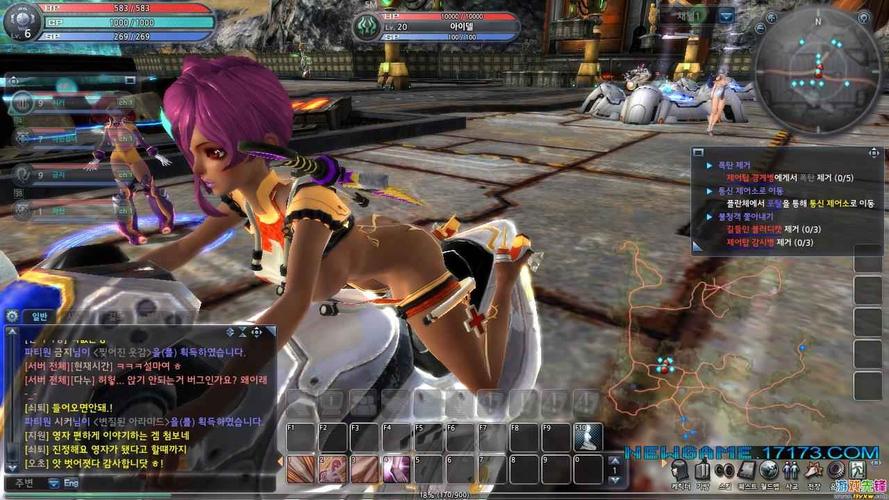Minimize the quest tracker panel

(699, 152)
